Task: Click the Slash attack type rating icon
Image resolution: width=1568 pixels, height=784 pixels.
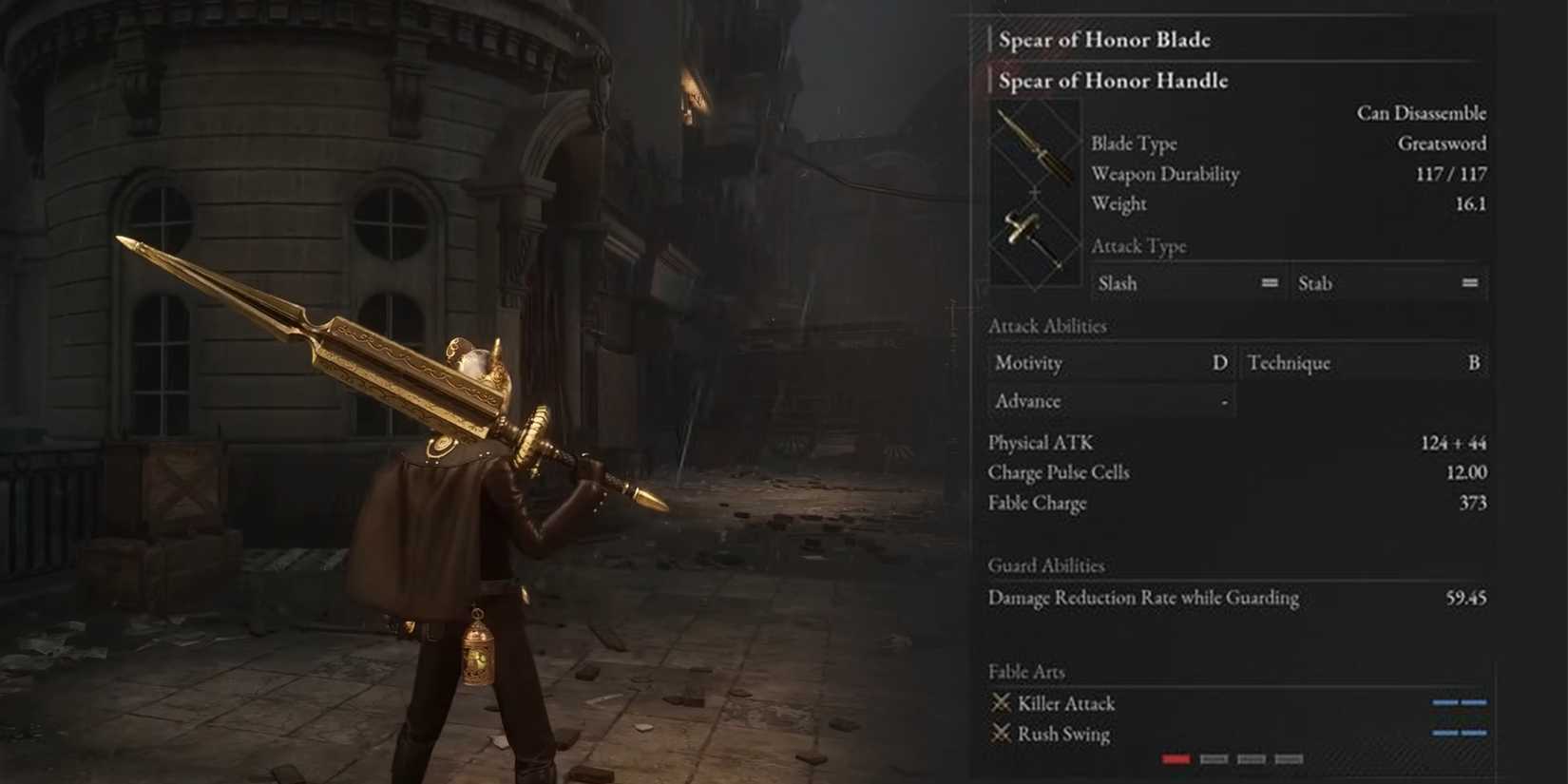Action: [1269, 282]
